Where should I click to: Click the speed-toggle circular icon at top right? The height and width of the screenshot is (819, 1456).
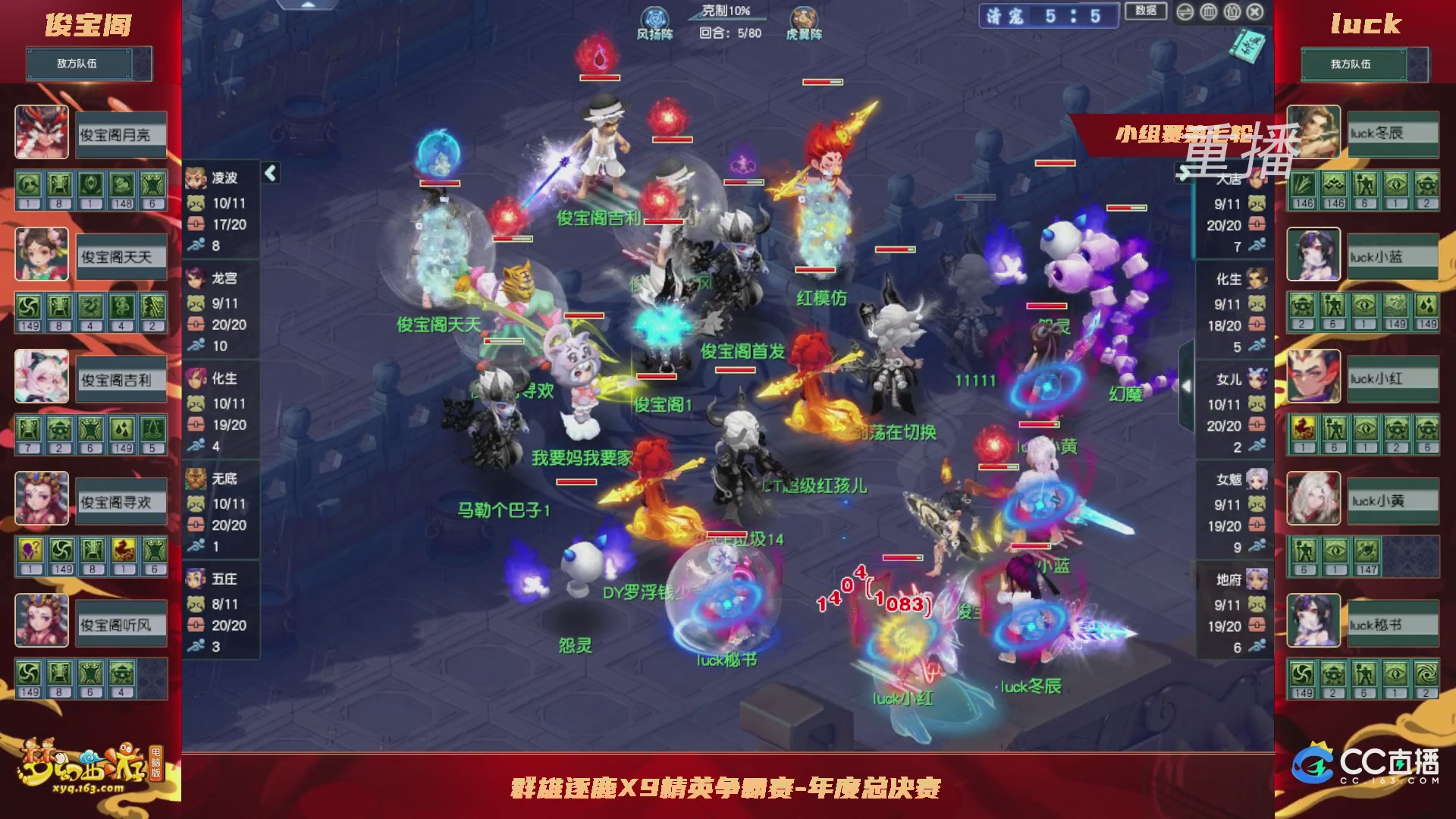tap(1185, 13)
